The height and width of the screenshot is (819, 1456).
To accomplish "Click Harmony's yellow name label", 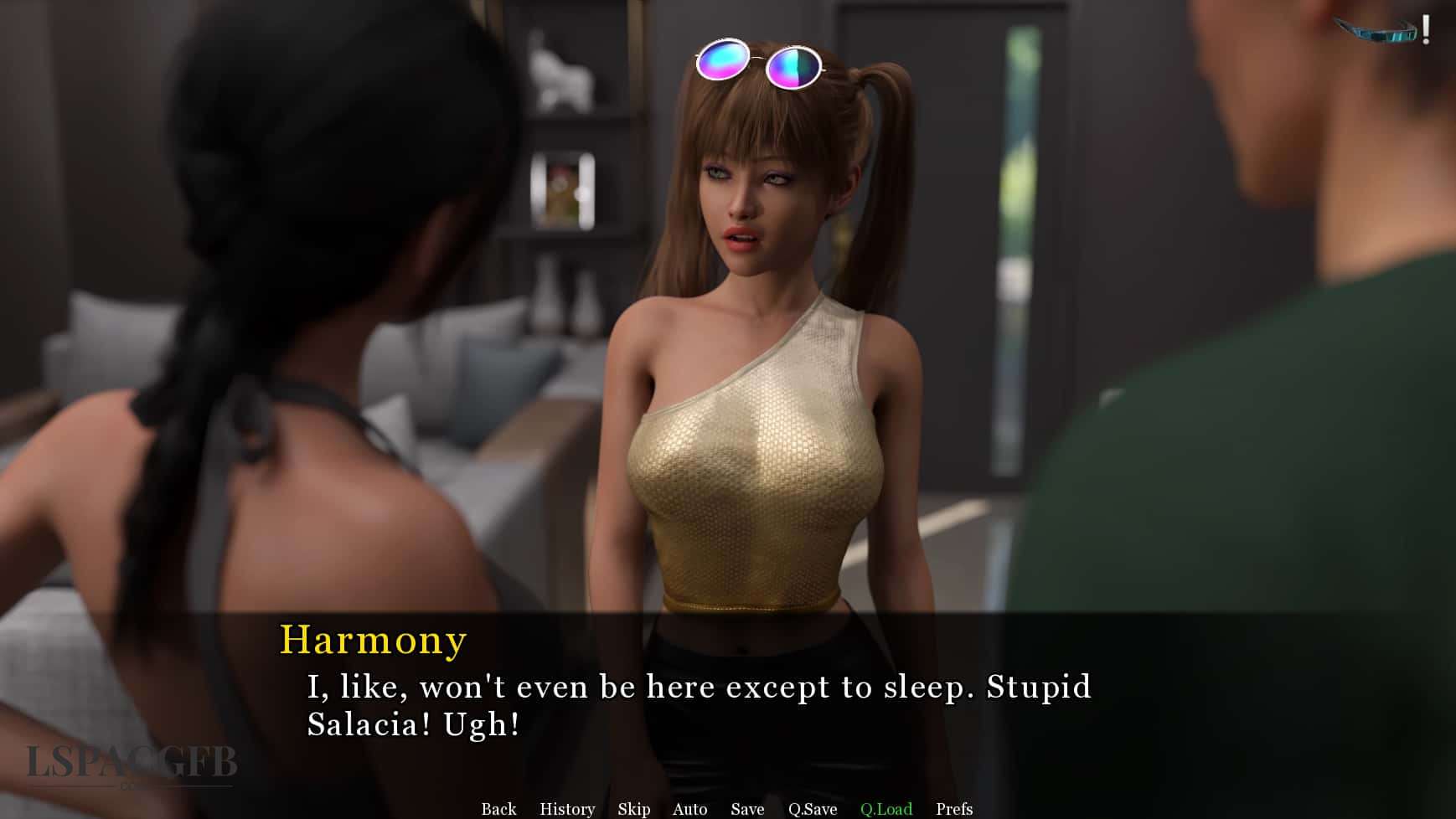I will click(x=373, y=641).
